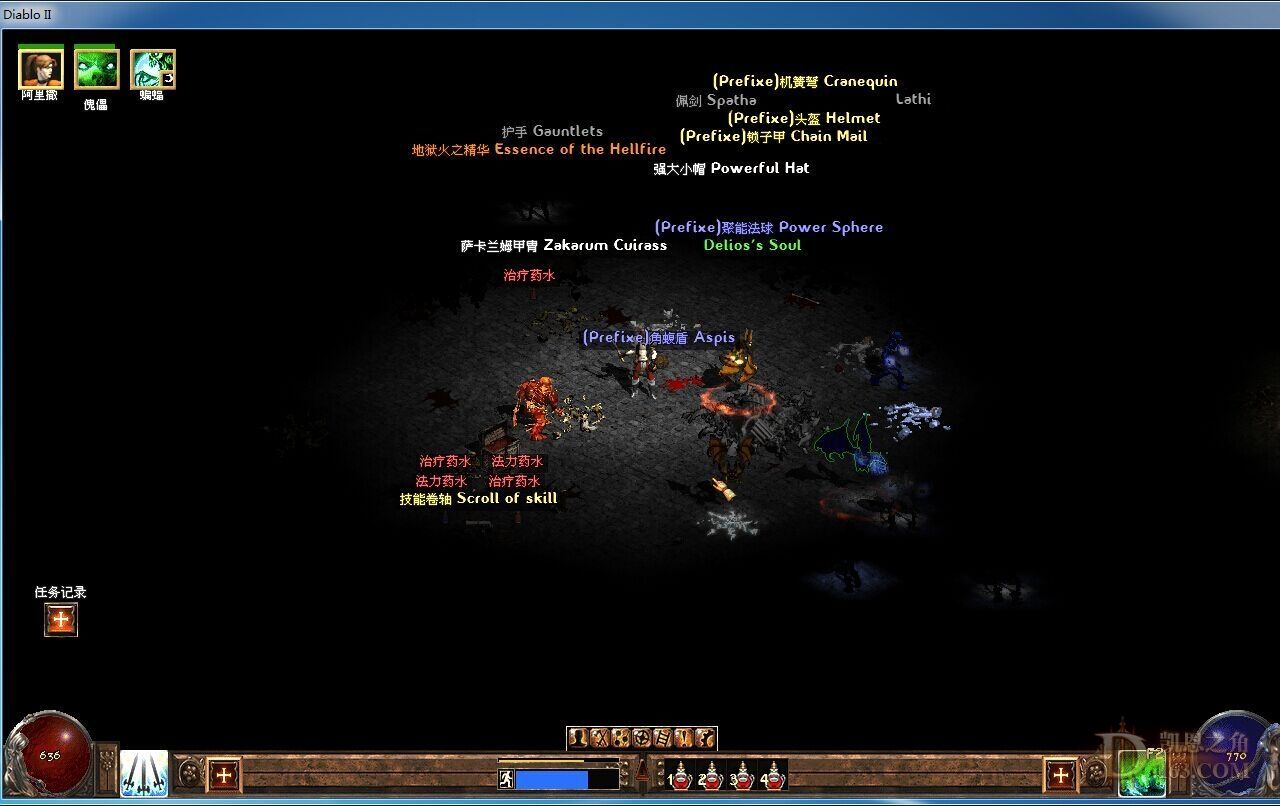Image resolution: width=1280 pixels, height=806 pixels.
Task: Open new skill points plus button beside right skill
Action: (1060, 774)
